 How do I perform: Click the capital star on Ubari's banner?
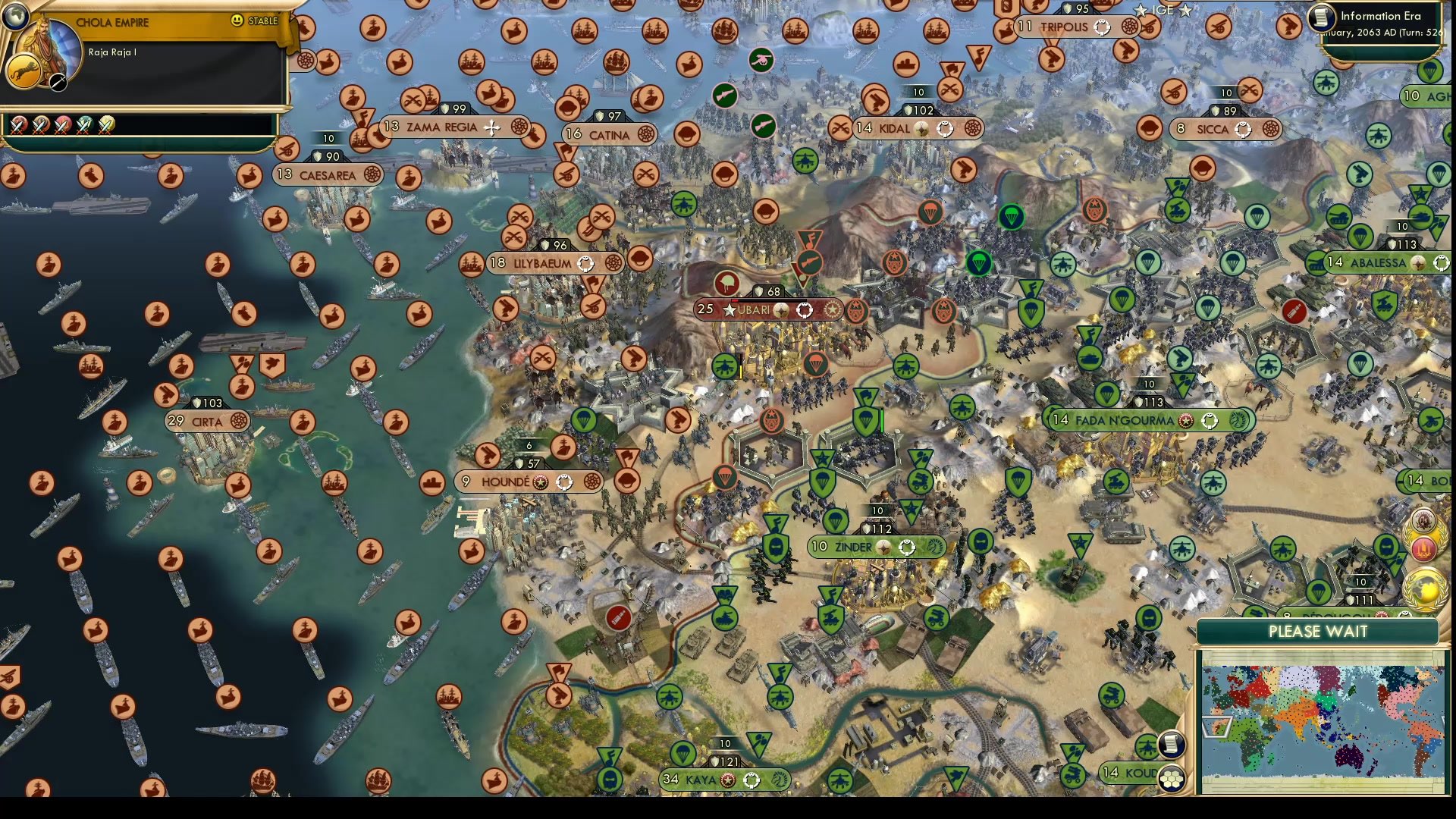coord(730,309)
